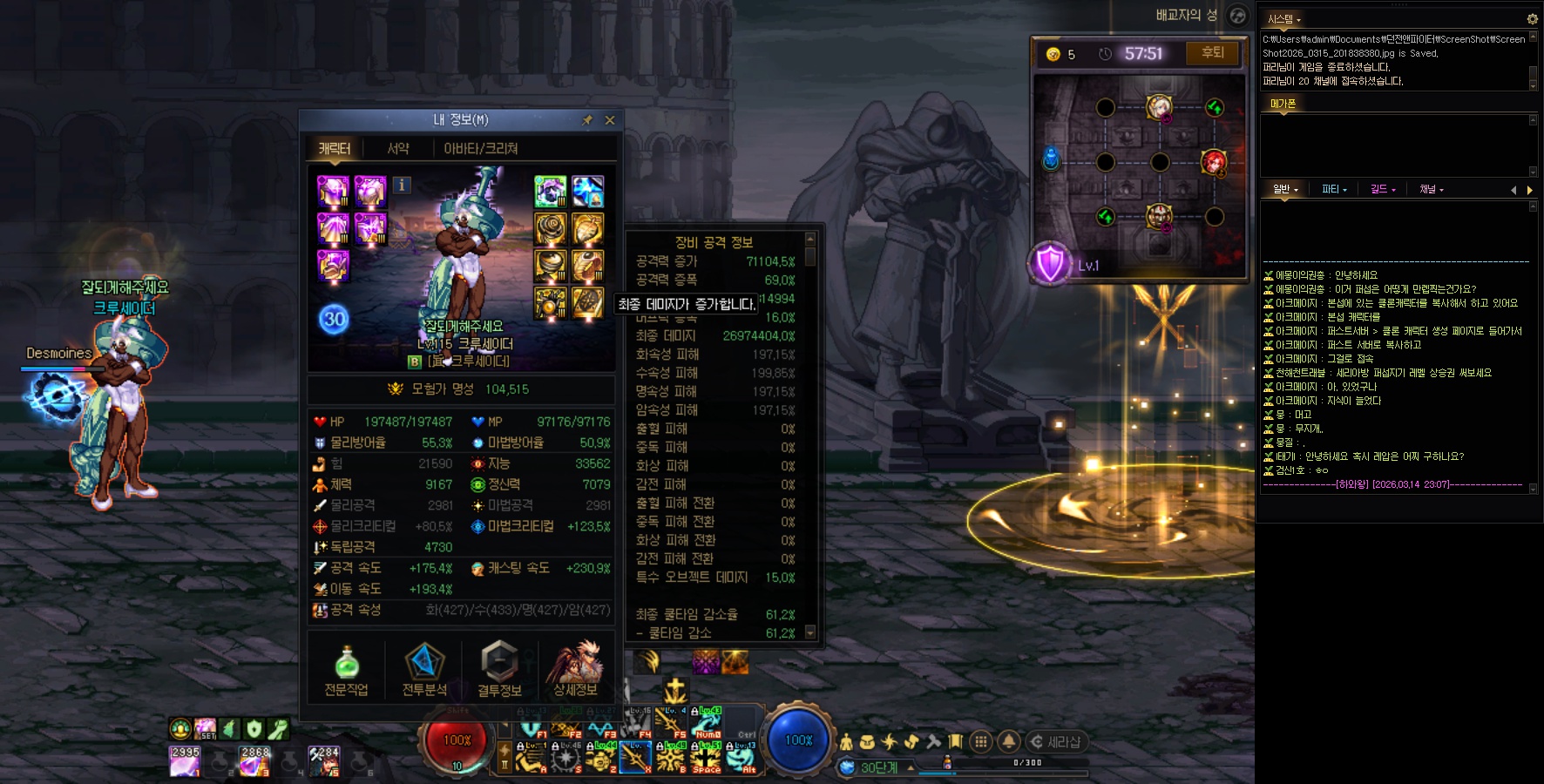
Task: Switch chat to the 파티 channel
Action: [1333, 189]
